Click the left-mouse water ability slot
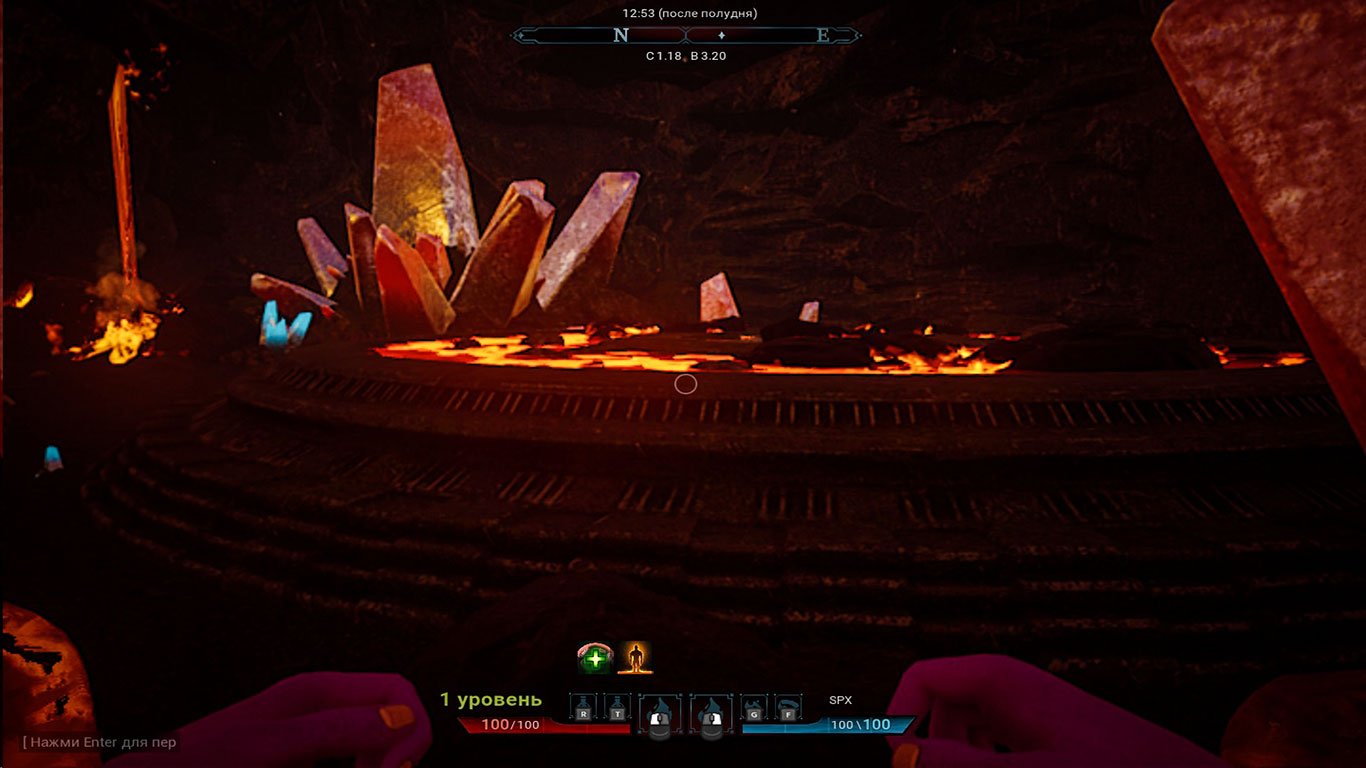1366x768 pixels. [659, 711]
